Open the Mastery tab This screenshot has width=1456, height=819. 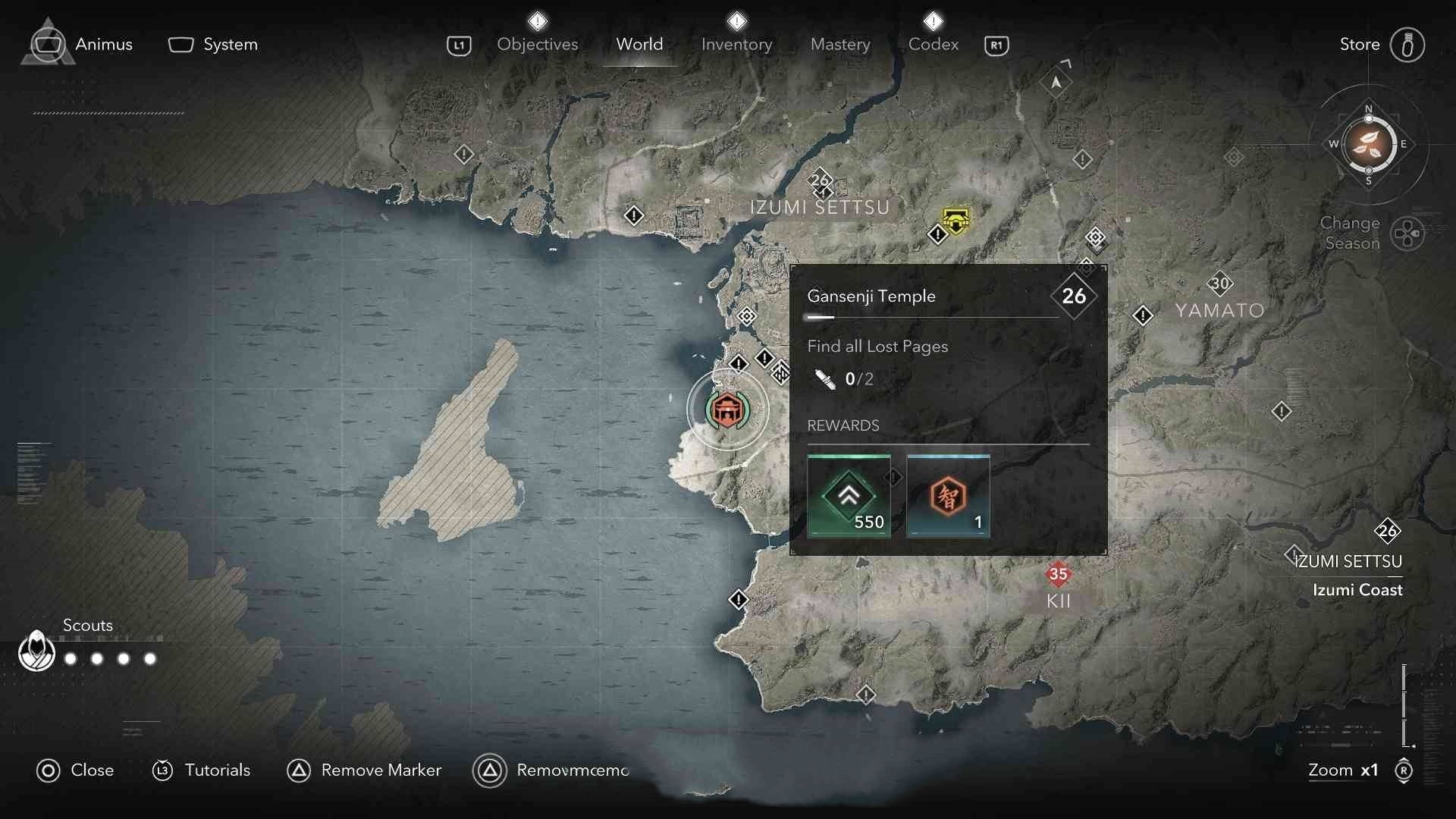840,45
